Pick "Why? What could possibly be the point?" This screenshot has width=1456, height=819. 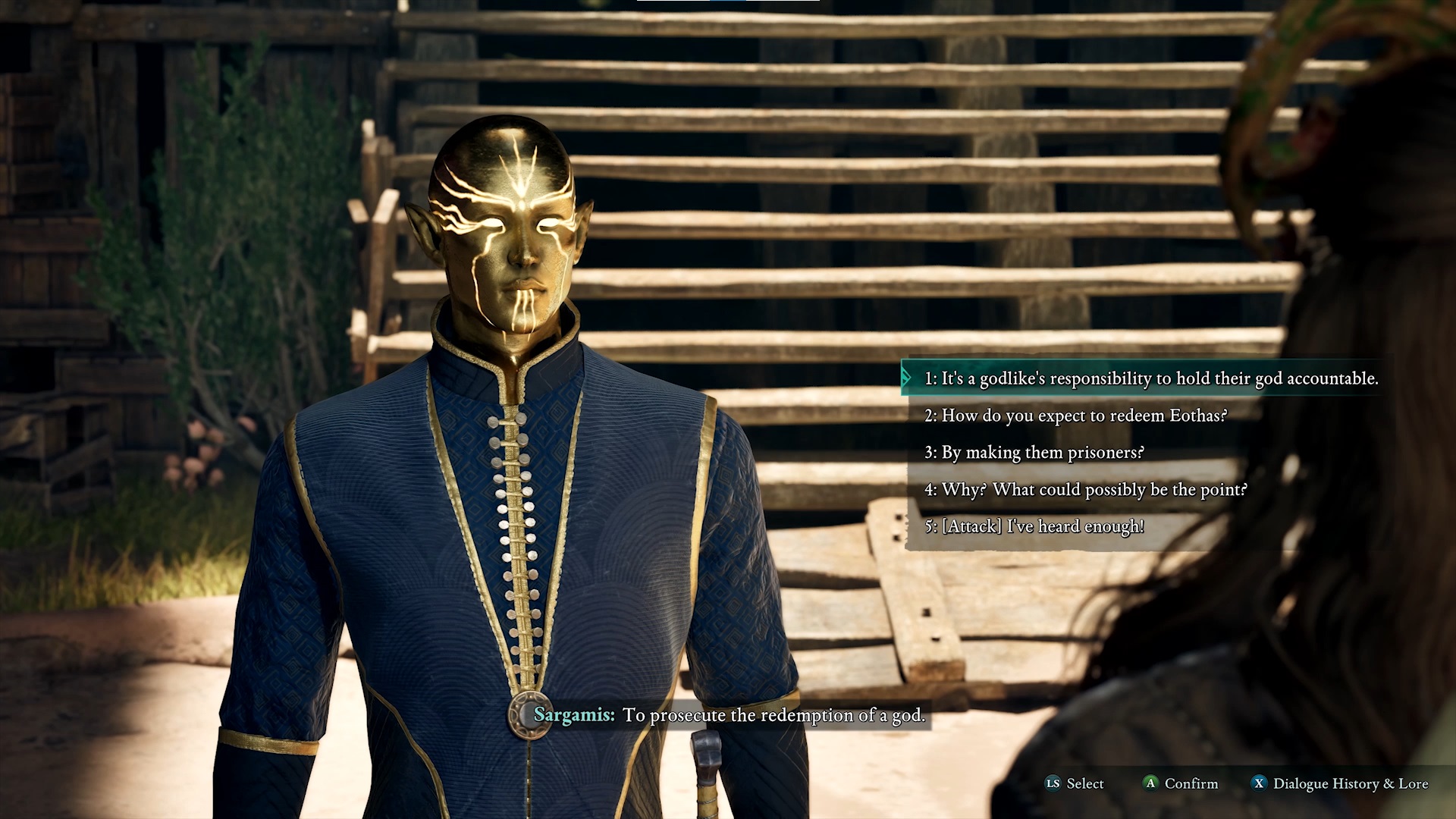tap(1085, 490)
